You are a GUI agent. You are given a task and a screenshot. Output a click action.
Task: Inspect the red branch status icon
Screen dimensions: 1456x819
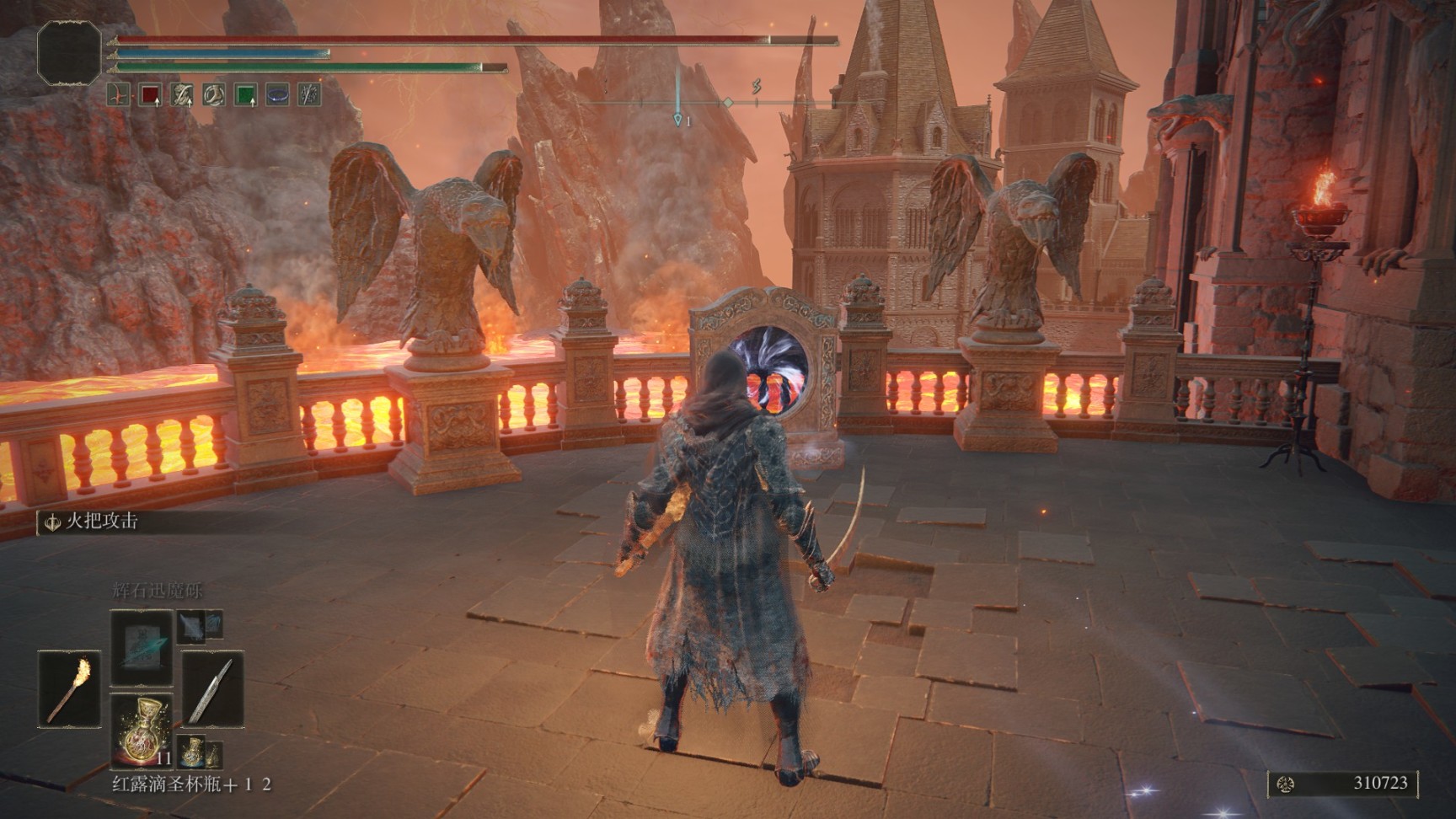pos(119,95)
